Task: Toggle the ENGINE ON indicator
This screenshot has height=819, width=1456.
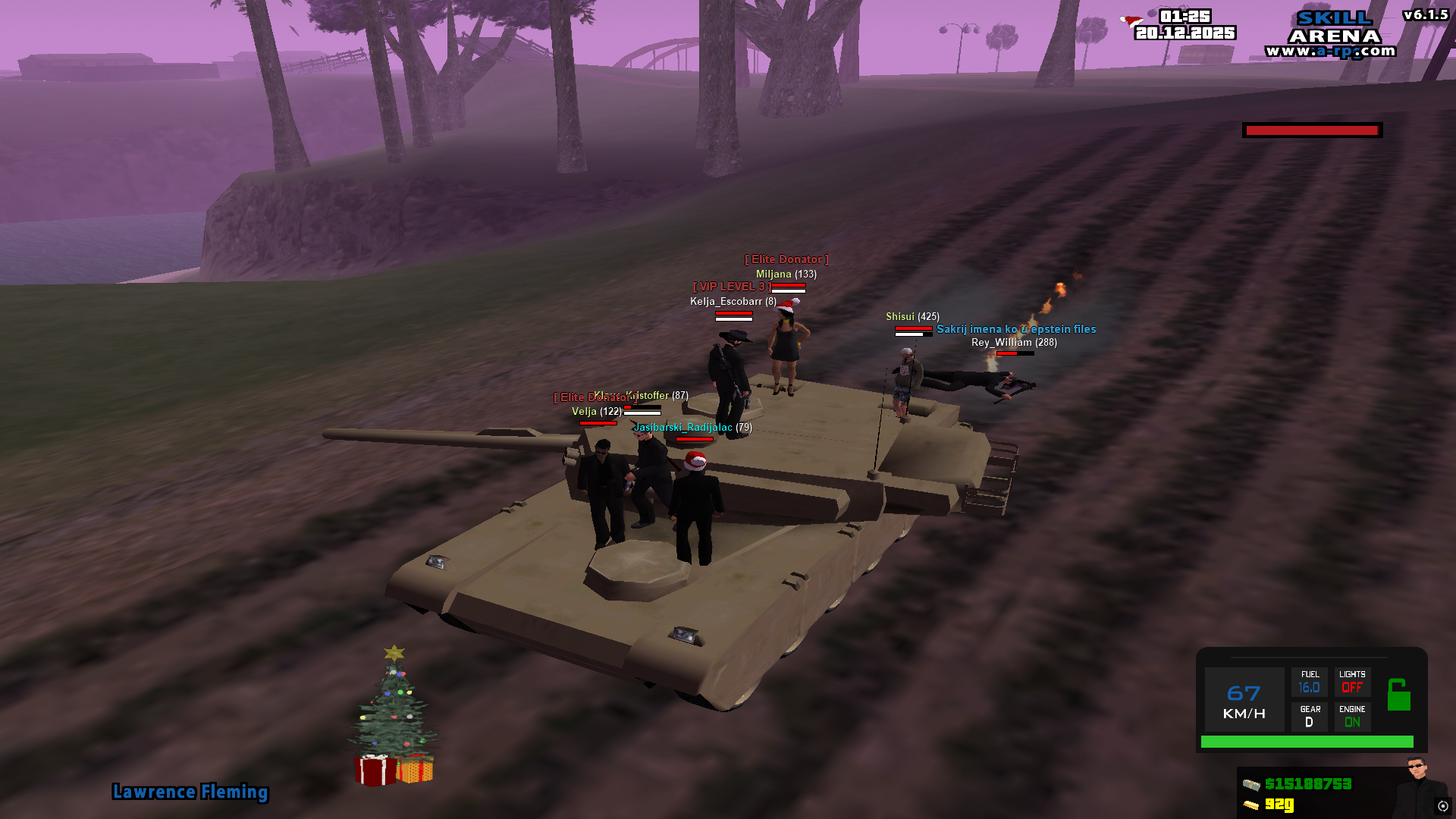Action: tap(1352, 717)
